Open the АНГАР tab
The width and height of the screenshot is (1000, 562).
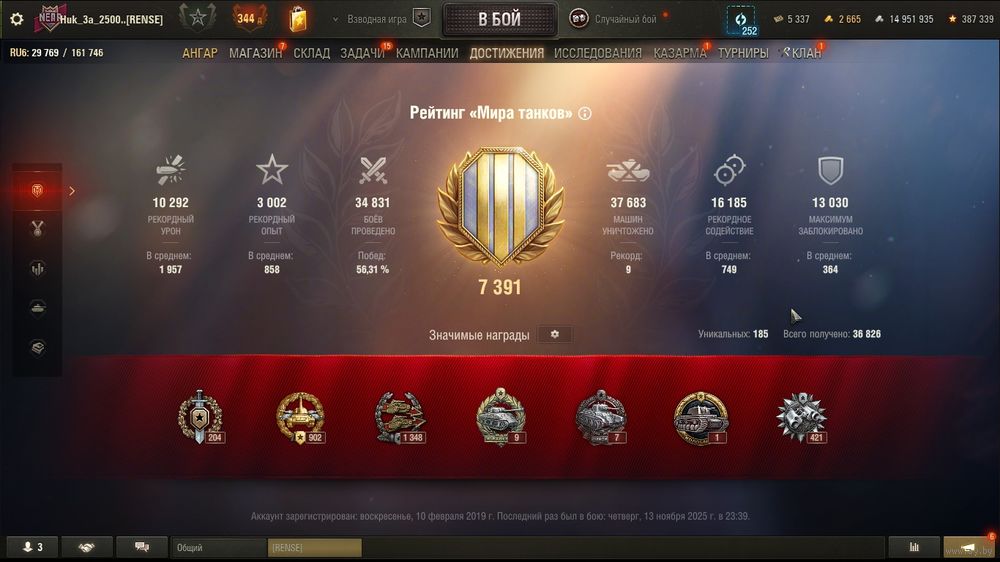point(199,53)
